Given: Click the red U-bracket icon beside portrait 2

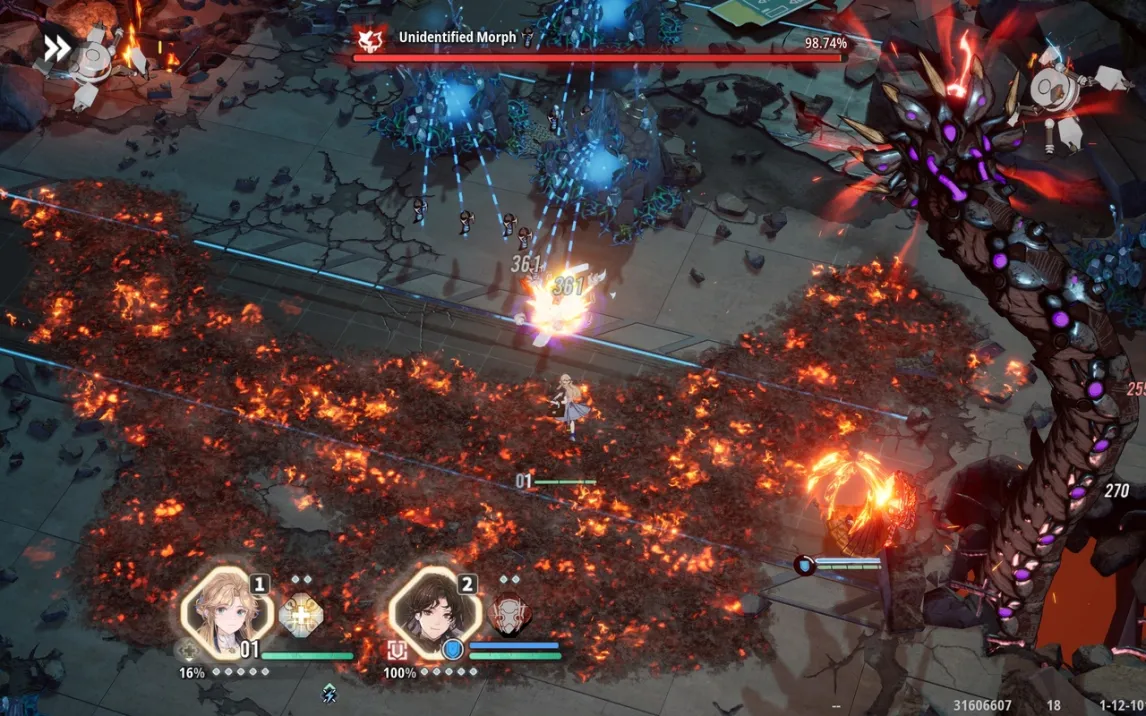Looking at the screenshot, I should 397,651.
